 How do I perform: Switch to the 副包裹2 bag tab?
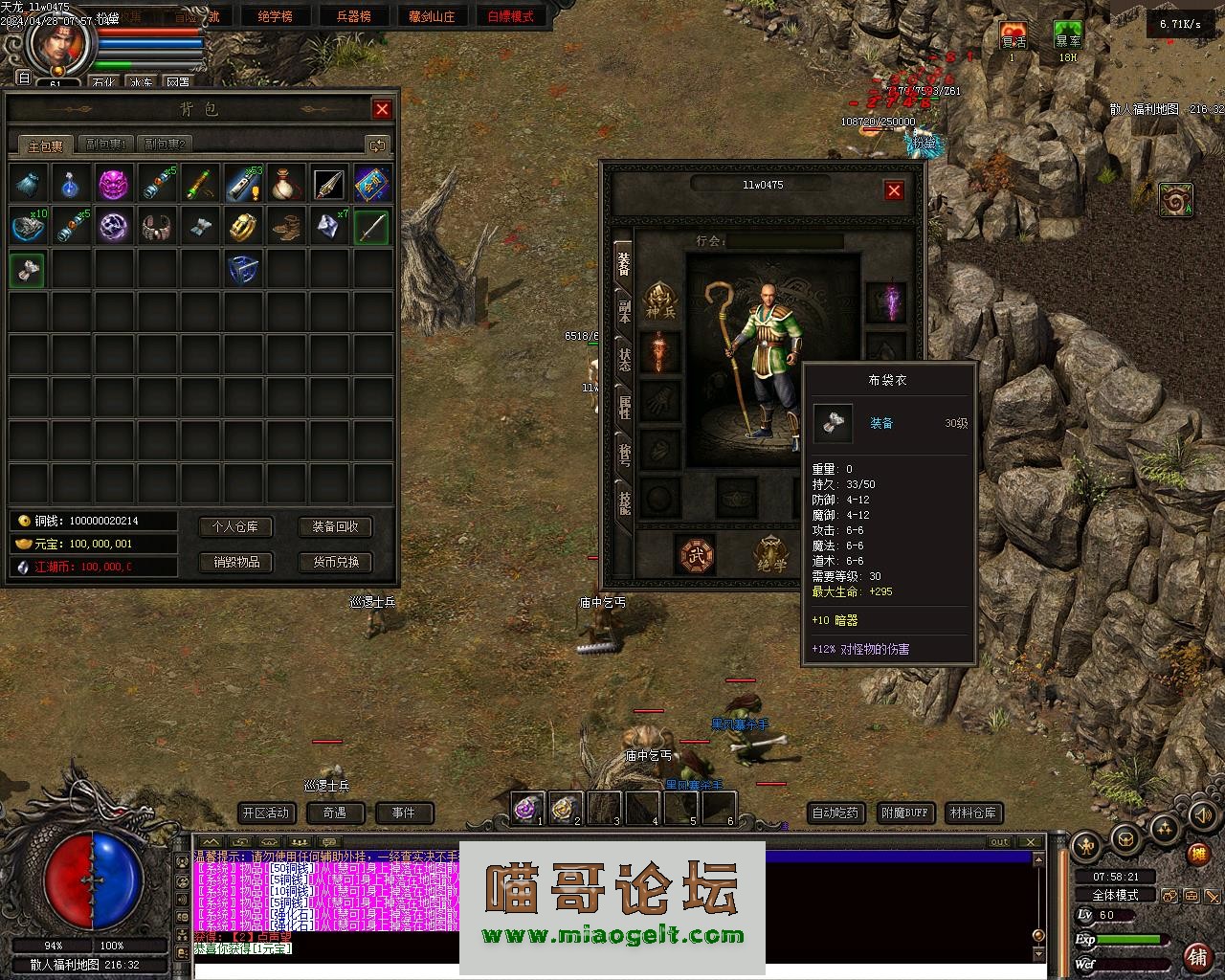click(164, 145)
